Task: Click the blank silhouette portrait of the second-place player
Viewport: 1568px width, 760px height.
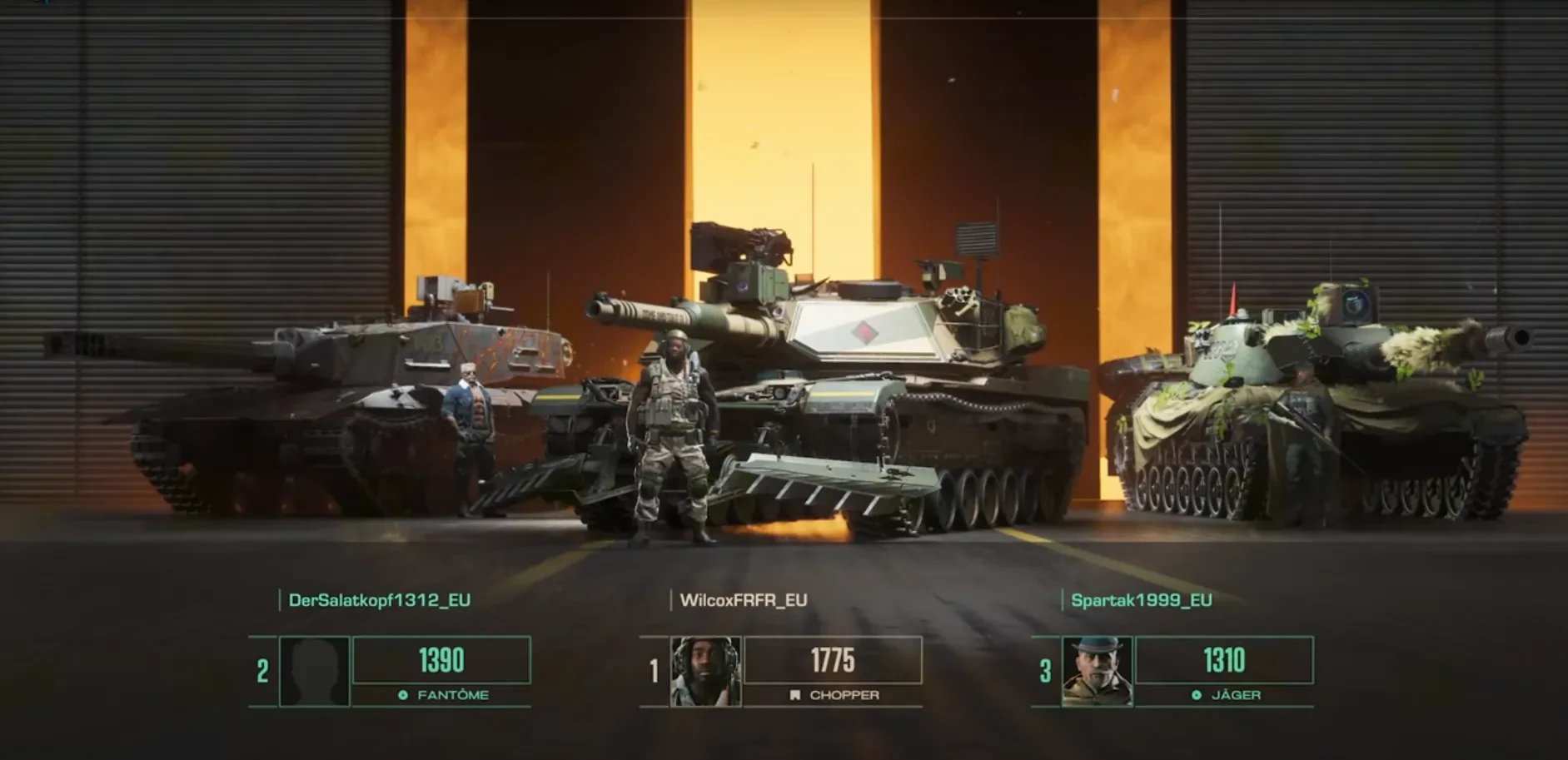Action: pos(315,671)
